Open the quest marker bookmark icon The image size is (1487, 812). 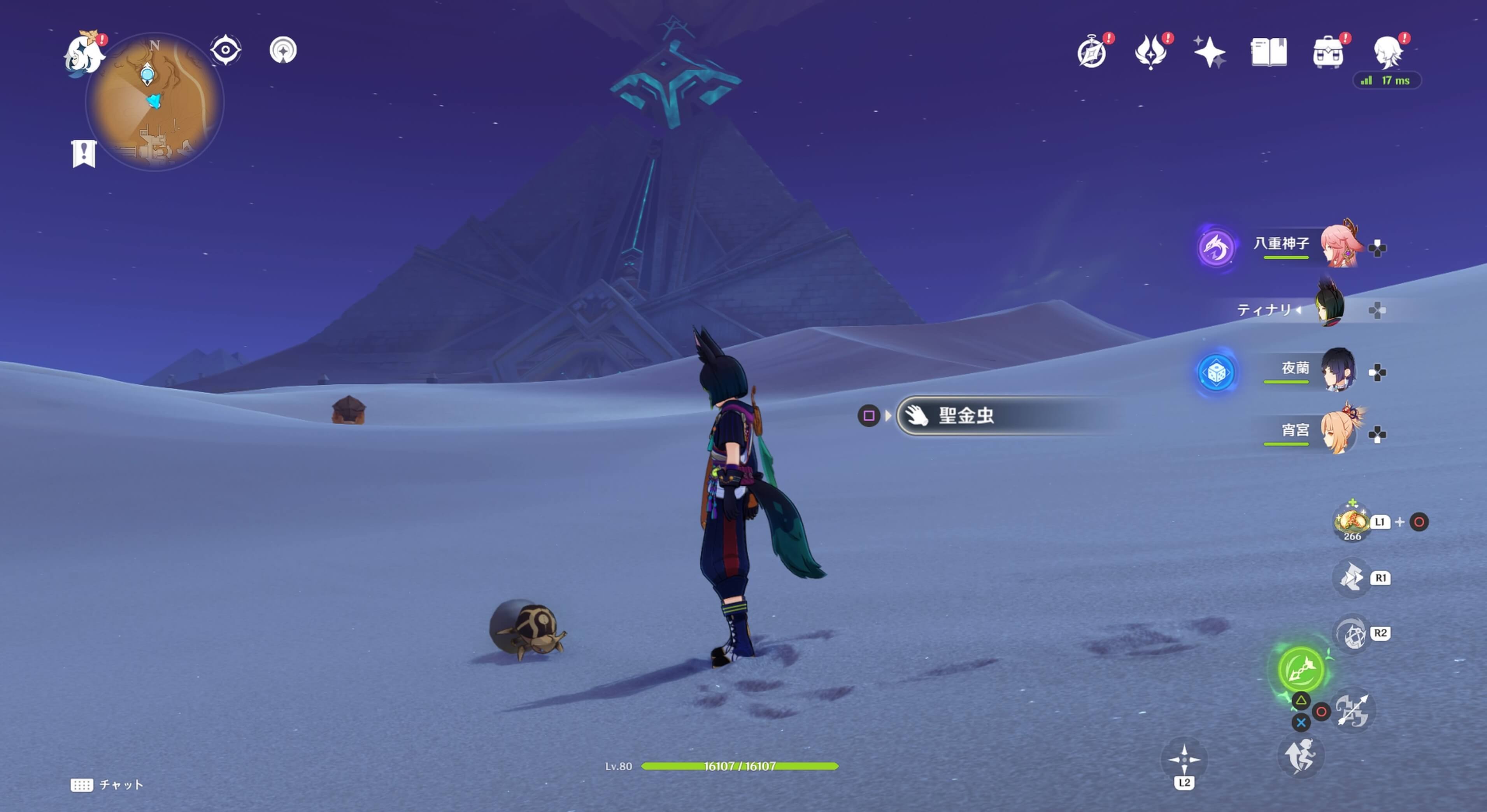pos(84,154)
